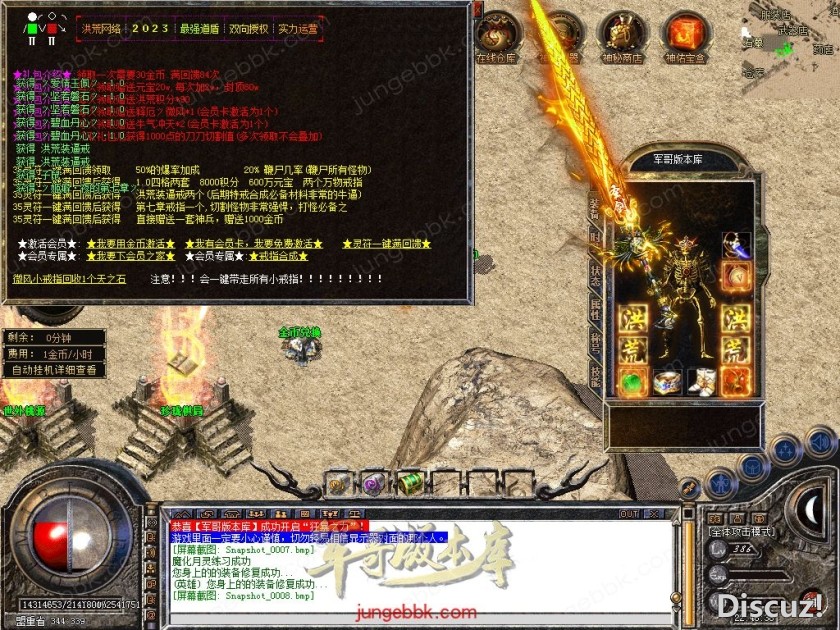Open the 技能 skills tab
Screen dimensions: 840x630
tap(596, 374)
